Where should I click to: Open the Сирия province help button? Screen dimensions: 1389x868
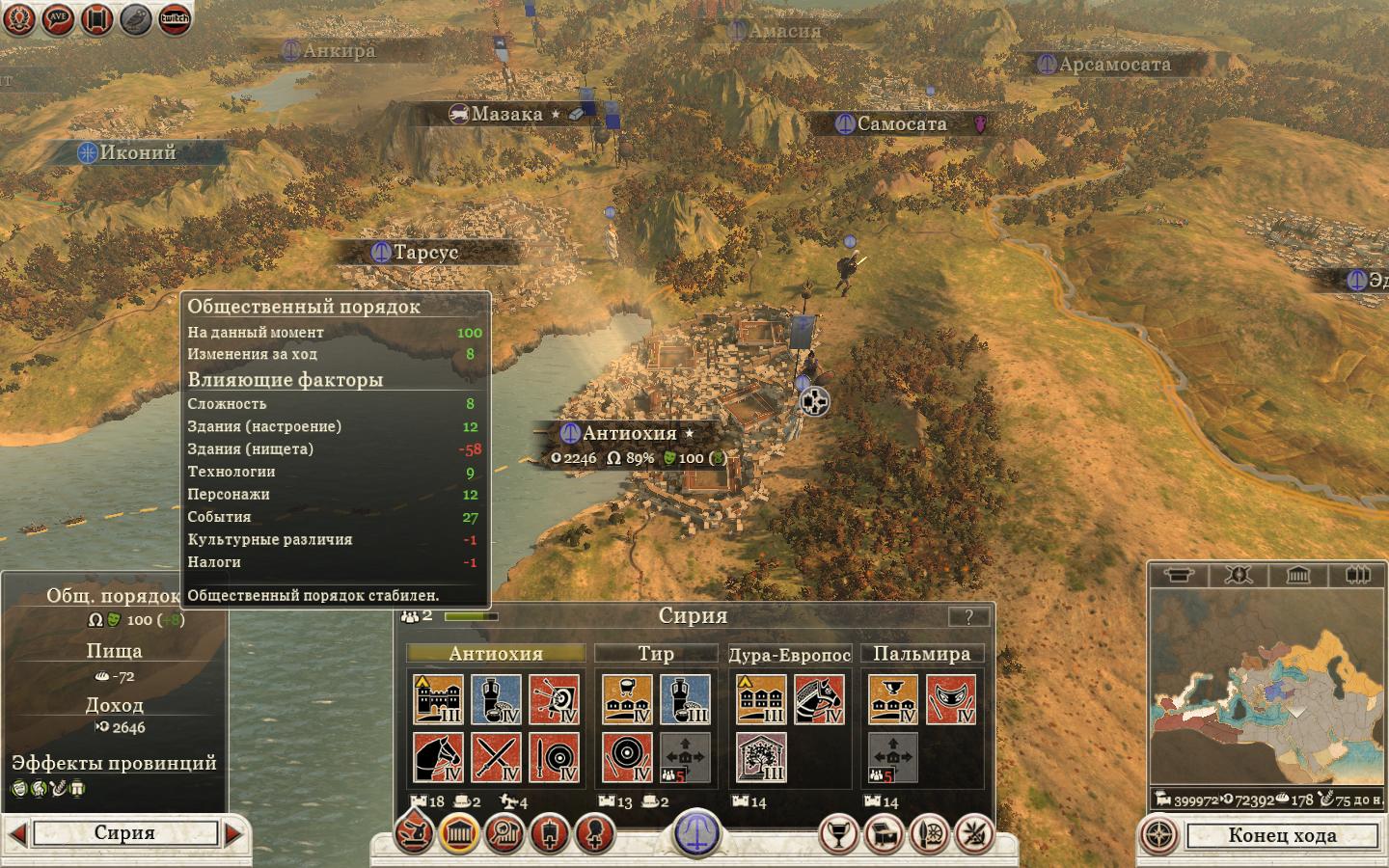point(968,617)
